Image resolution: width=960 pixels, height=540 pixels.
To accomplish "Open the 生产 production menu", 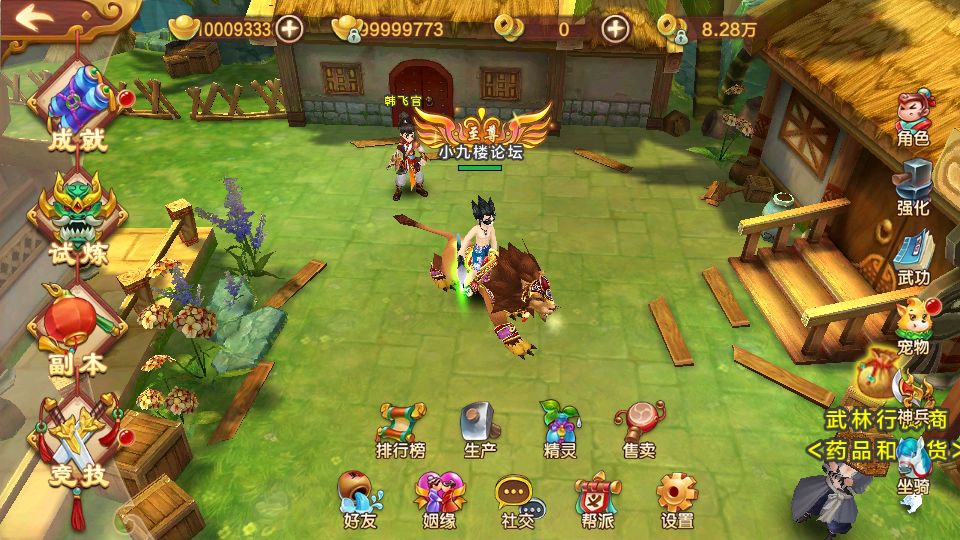I will [480, 430].
